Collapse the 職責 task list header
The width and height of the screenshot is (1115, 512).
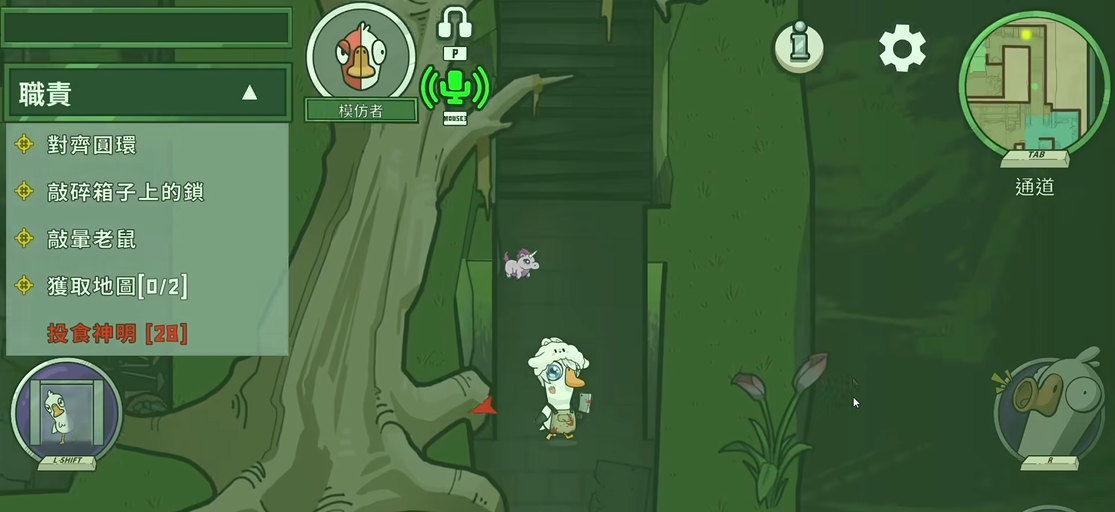(249, 93)
